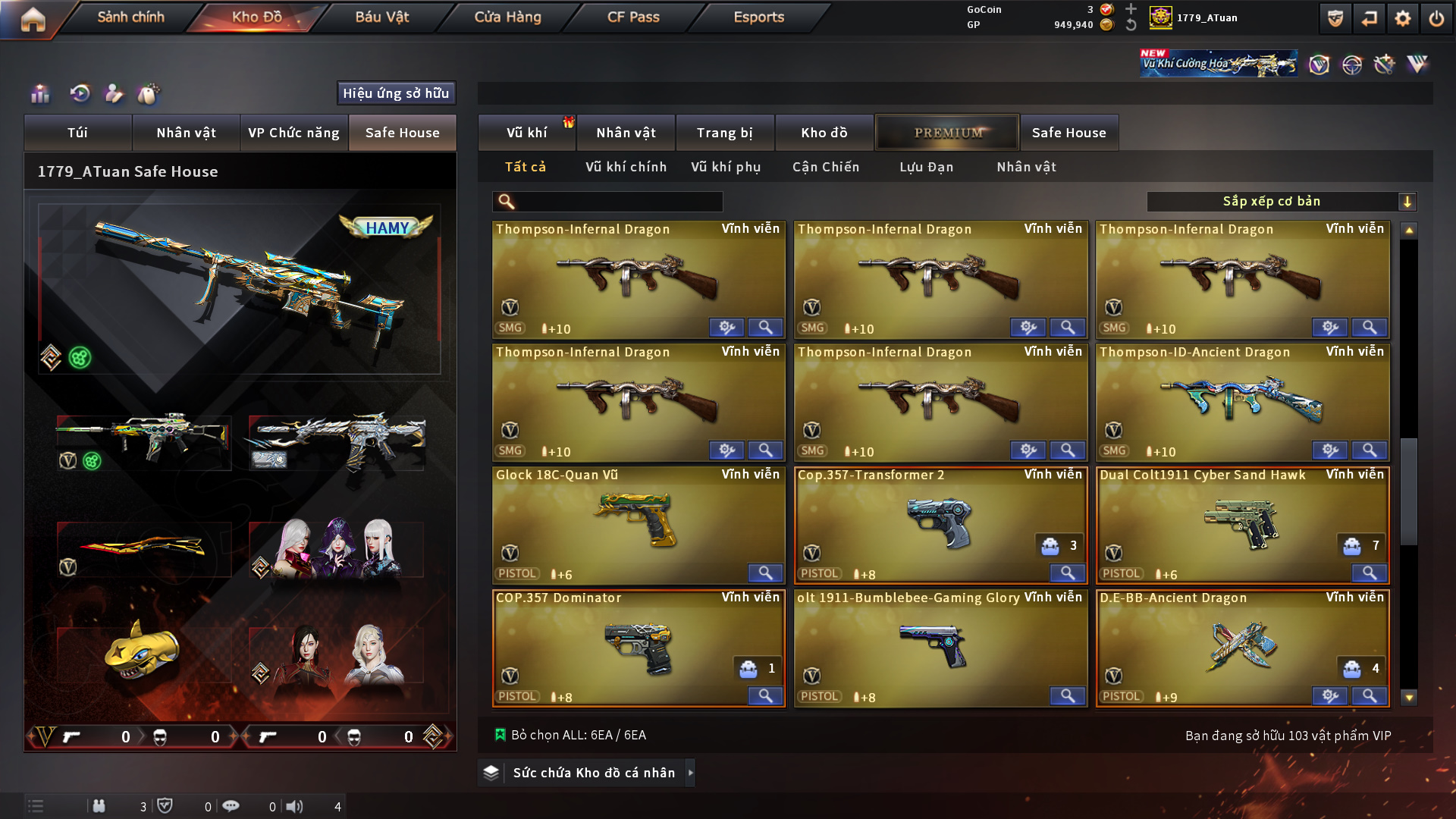
Task: Select the Thompson-ID-Ancient Dragon SMG
Action: pos(1241,400)
